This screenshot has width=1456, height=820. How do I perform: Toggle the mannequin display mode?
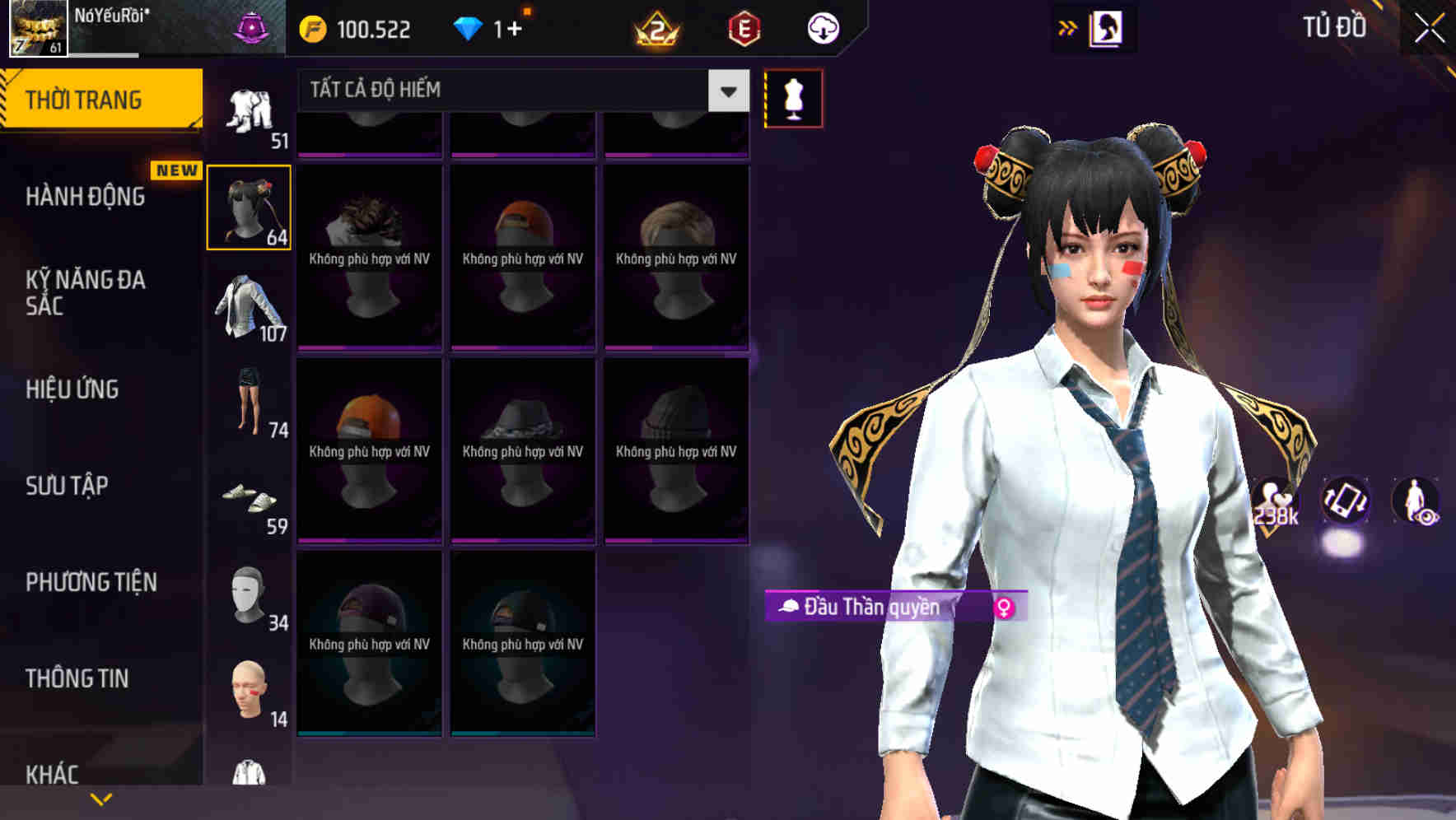[793, 97]
